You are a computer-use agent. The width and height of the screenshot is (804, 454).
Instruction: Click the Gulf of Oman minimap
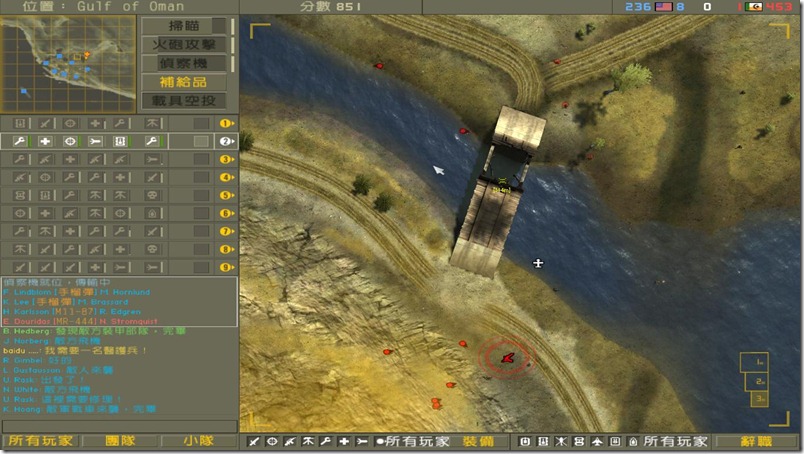click(68, 64)
